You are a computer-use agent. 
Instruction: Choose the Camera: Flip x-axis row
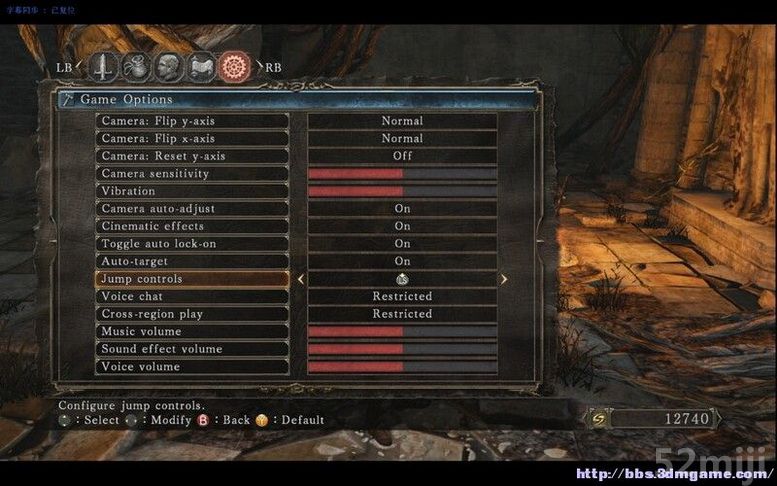[193, 139]
